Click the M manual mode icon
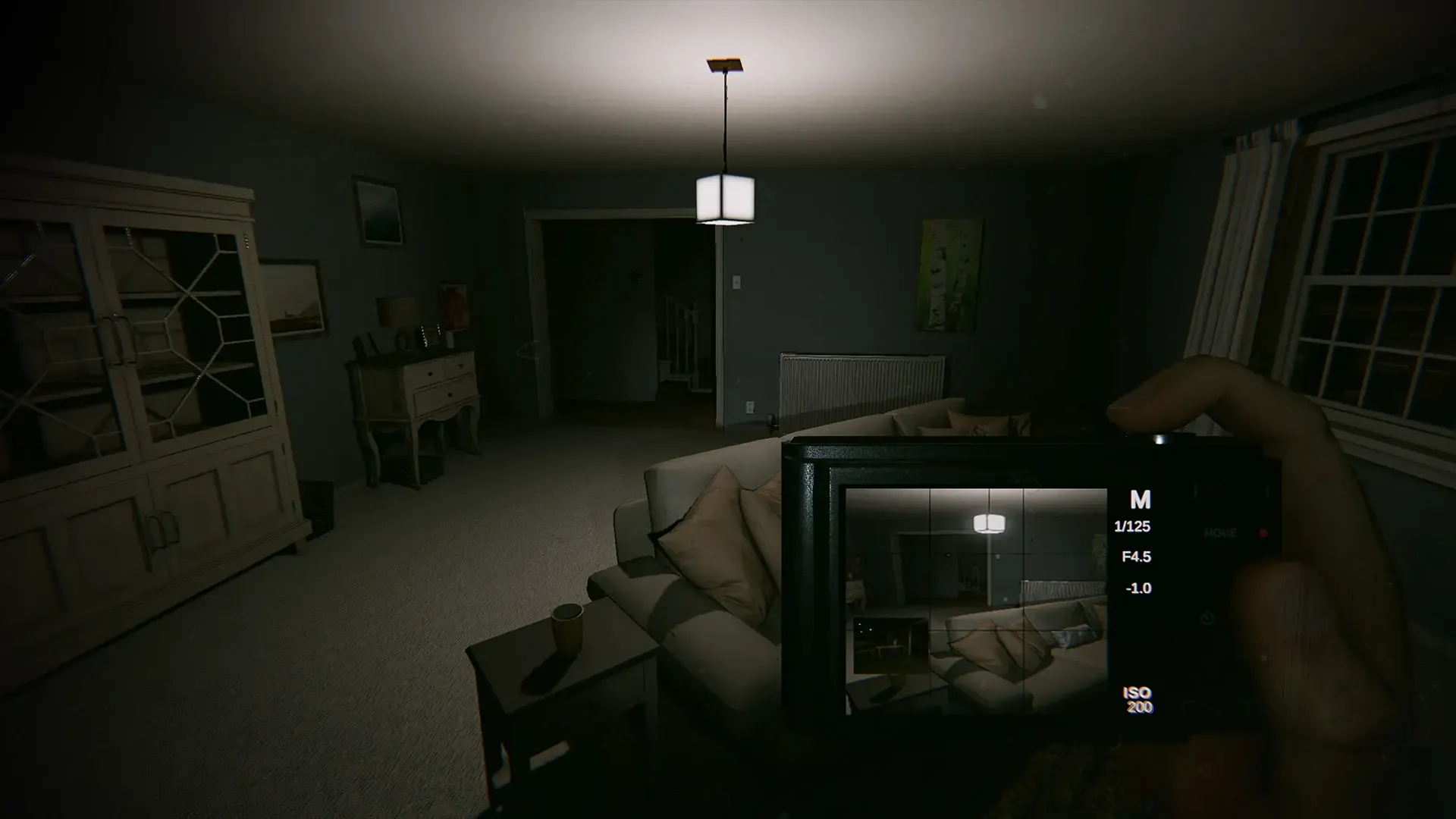This screenshot has height=819, width=1456. tap(1141, 500)
